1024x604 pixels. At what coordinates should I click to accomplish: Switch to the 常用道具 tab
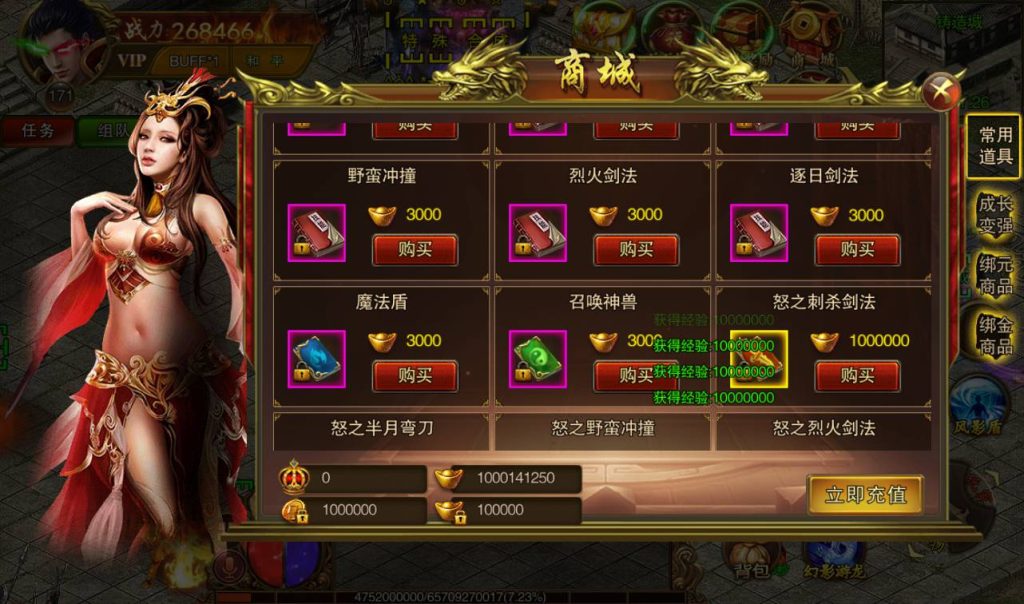pos(995,146)
